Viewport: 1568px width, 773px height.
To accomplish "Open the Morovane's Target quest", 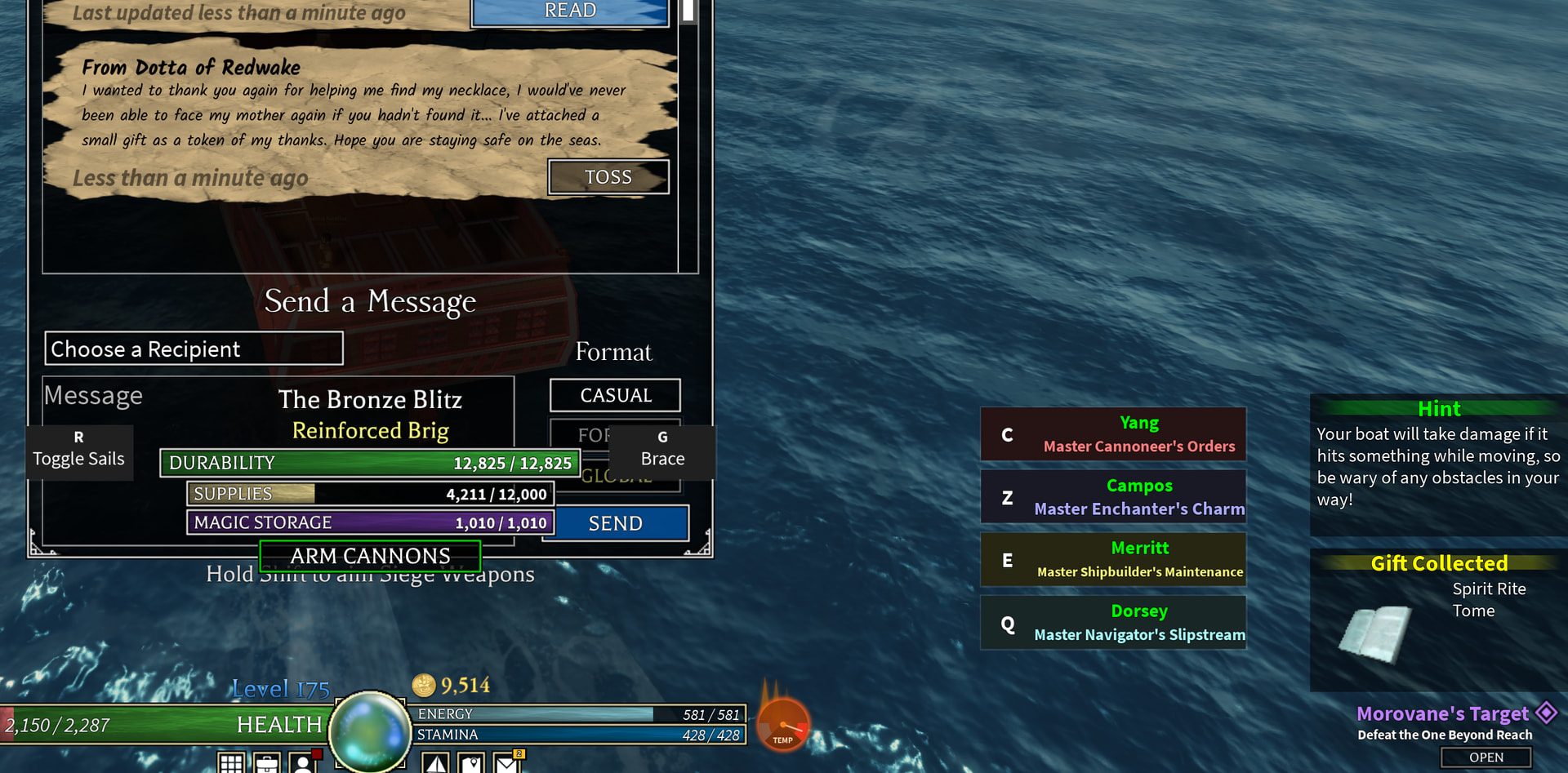I will [x=1486, y=757].
